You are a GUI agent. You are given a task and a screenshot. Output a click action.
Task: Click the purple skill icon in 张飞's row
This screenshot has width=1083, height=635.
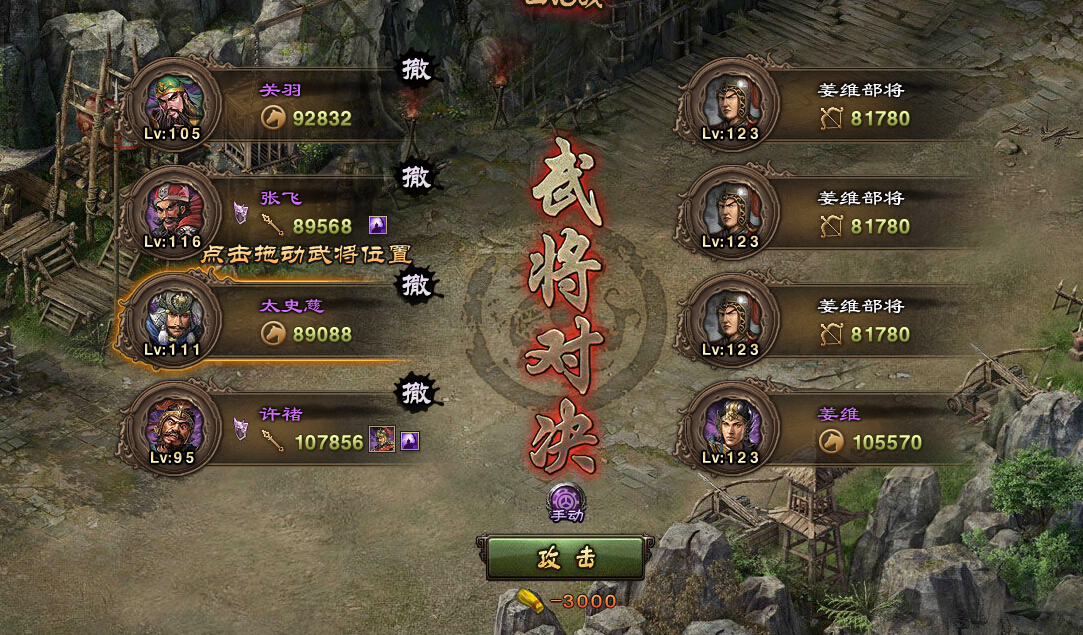[x=377, y=225]
